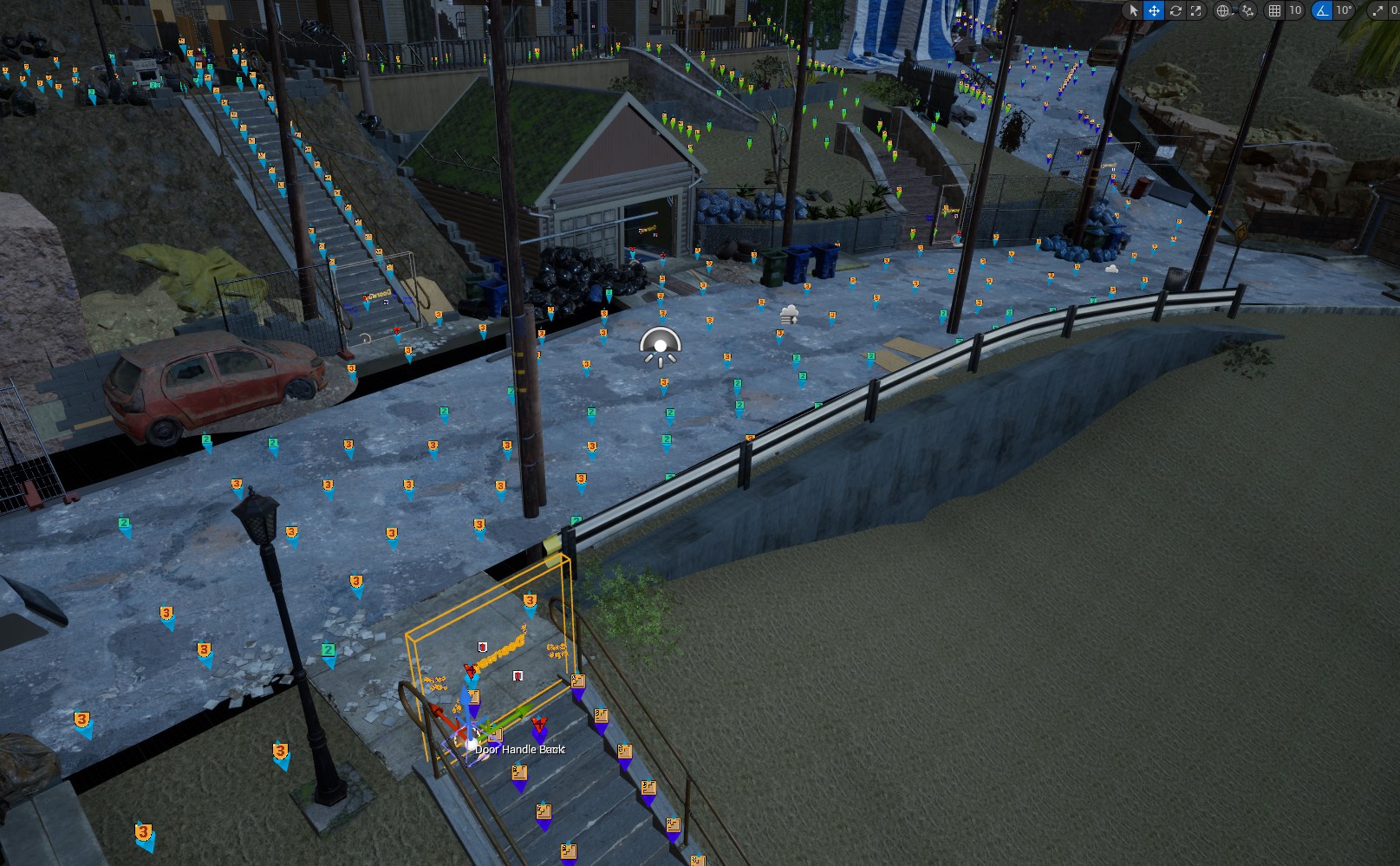Toggle grid snapping icon
This screenshot has width=1400, height=866.
click(x=1274, y=10)
